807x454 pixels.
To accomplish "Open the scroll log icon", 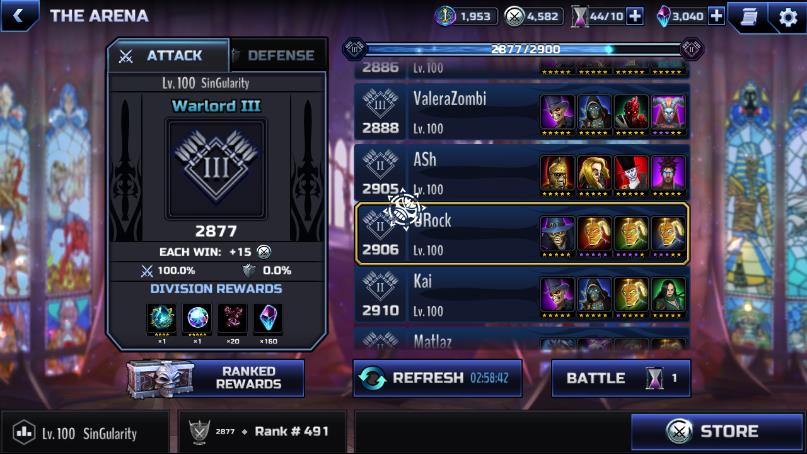I will coord(745,16).
